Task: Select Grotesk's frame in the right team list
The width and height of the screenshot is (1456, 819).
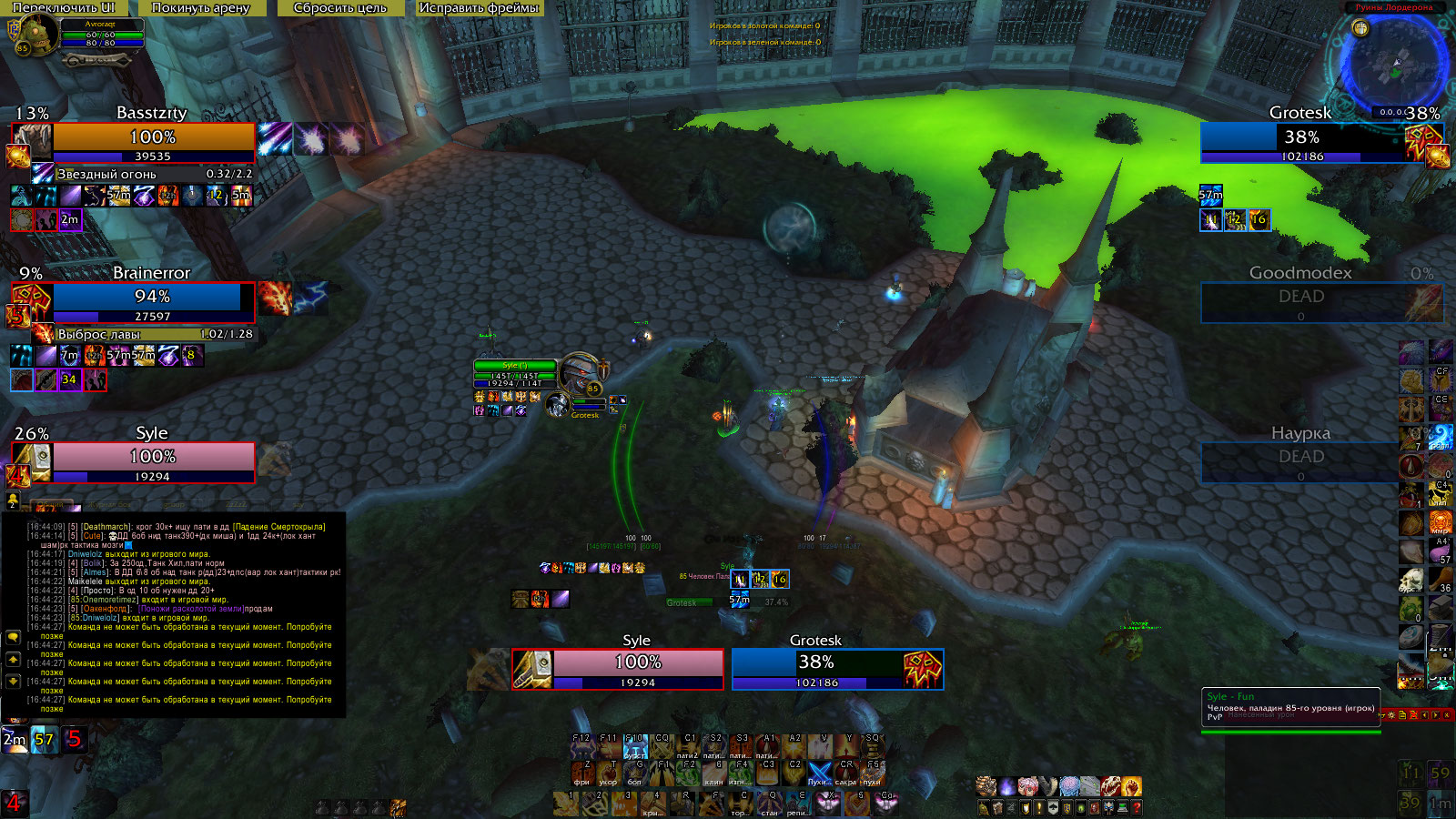Action: (1302, 138)
